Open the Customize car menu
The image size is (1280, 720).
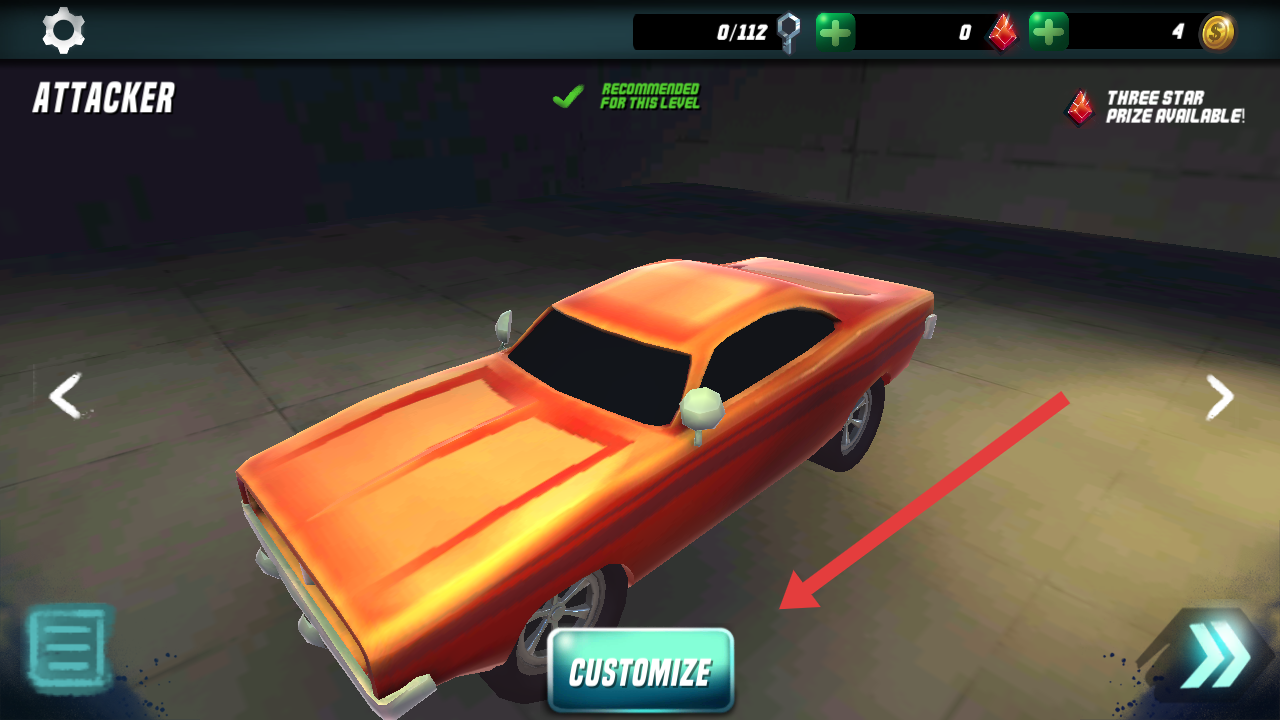coord(640,671)
